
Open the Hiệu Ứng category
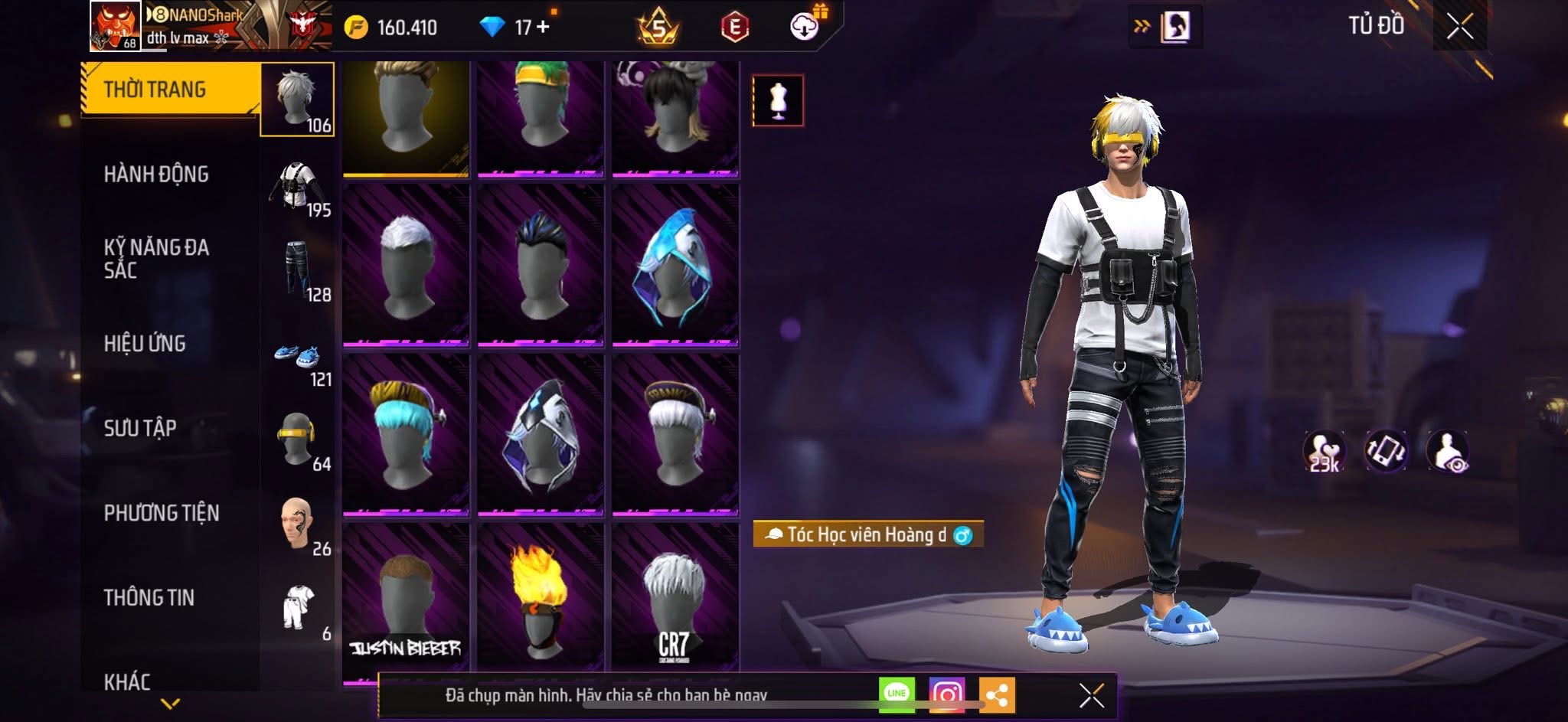(x=145, y=344)
